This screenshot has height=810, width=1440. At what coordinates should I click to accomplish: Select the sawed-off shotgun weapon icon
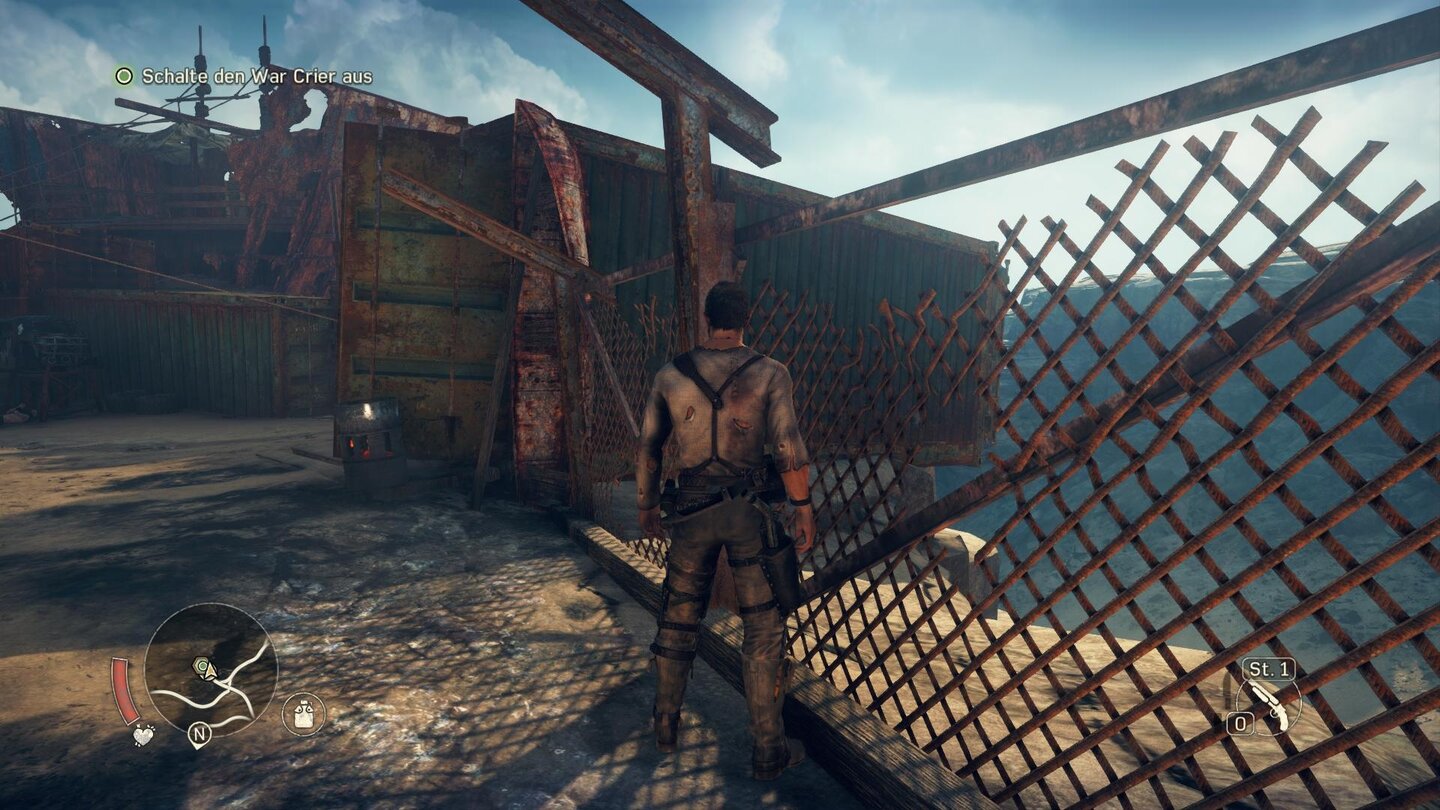coord(1270,705)
